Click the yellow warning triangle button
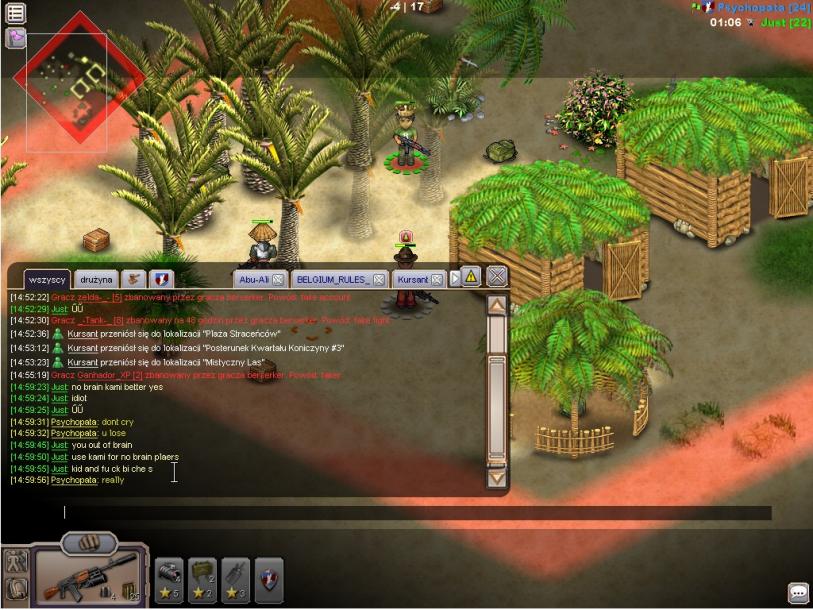The height and width of the screenshot is (610, 813). tap(471, 277)
